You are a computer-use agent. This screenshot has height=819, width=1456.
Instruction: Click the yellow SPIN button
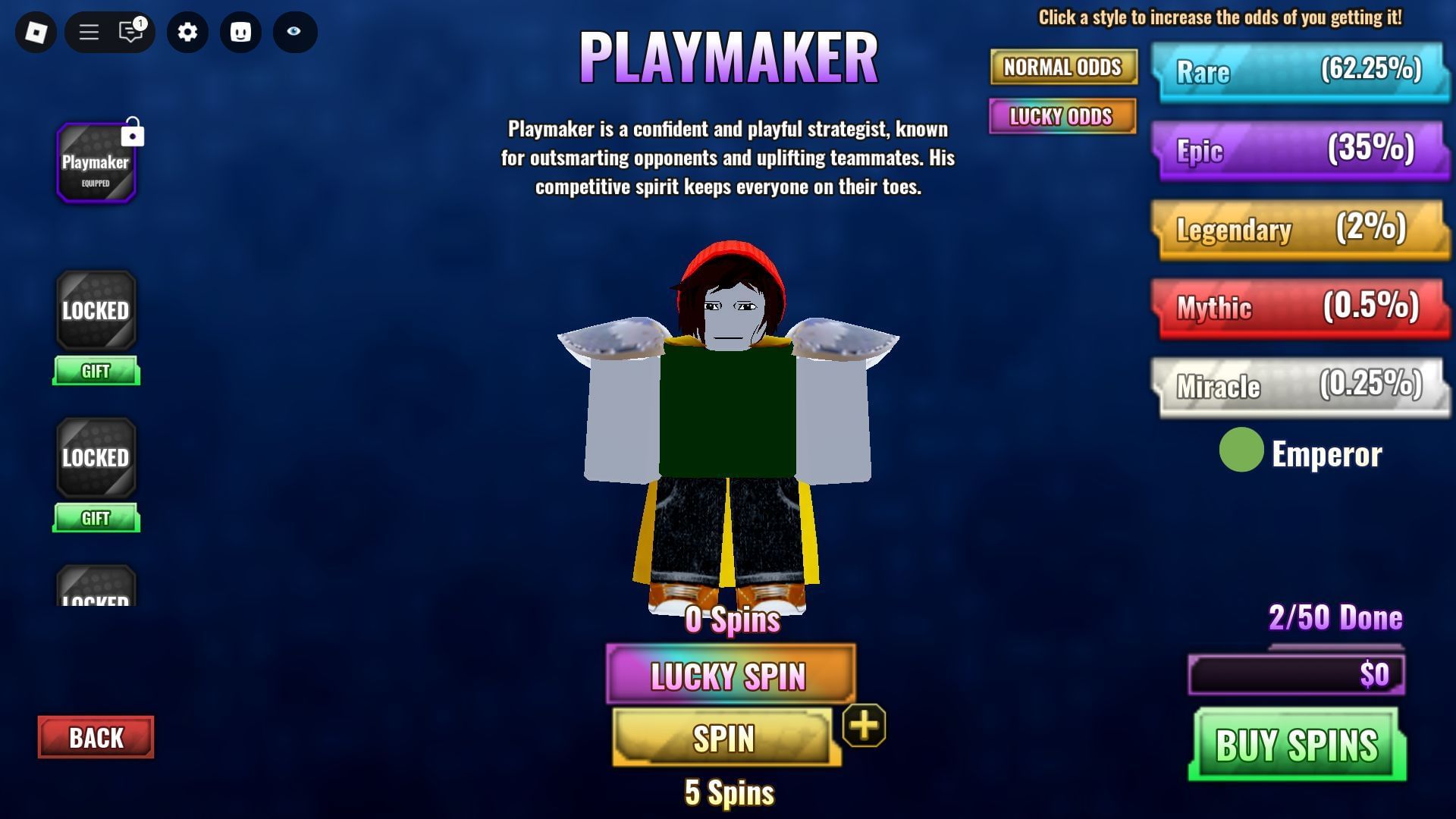tap(723, 738)
